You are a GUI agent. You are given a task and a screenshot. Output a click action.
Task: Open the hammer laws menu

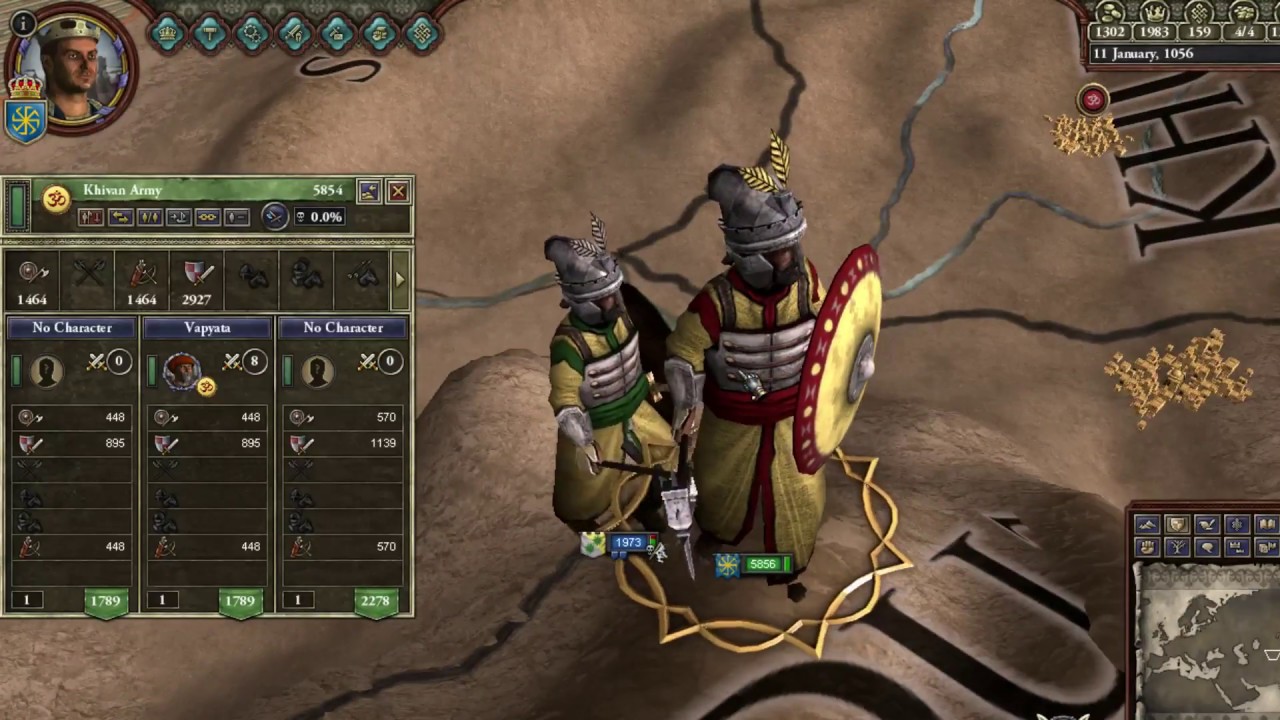(x=209, y=32)
